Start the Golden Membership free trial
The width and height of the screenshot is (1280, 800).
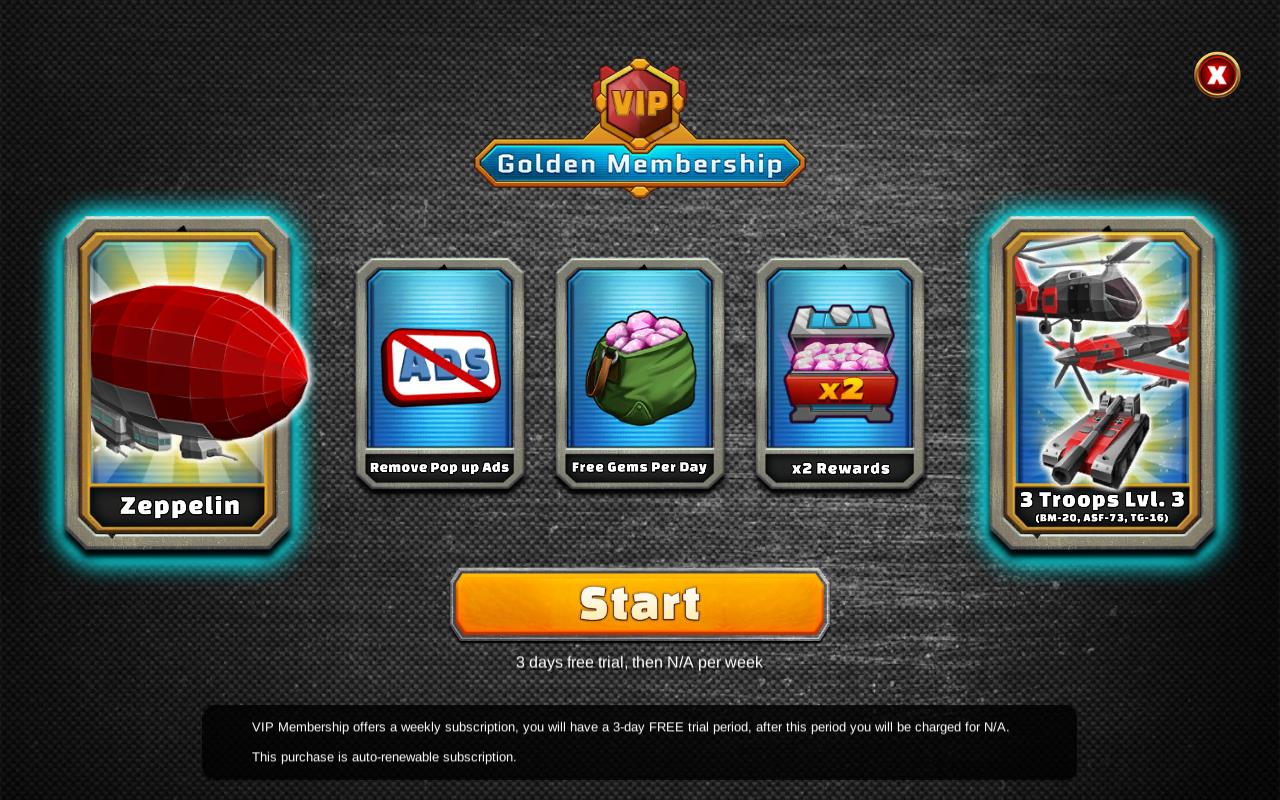click(640, 604)
